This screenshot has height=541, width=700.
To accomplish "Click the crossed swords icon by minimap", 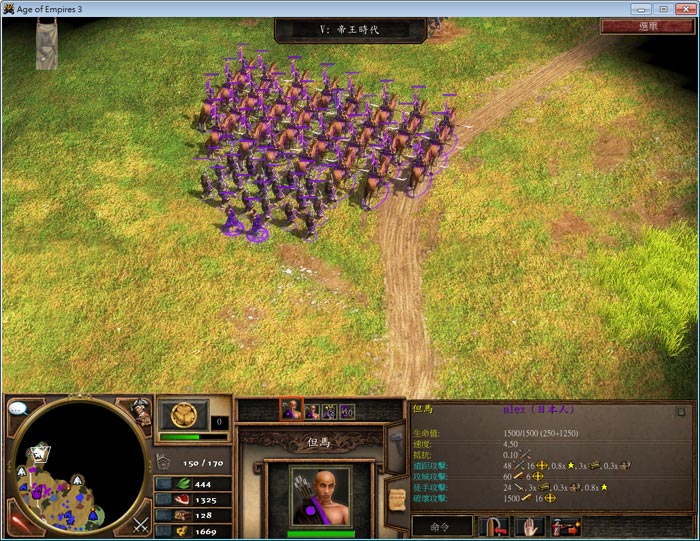I will [141, 522].
